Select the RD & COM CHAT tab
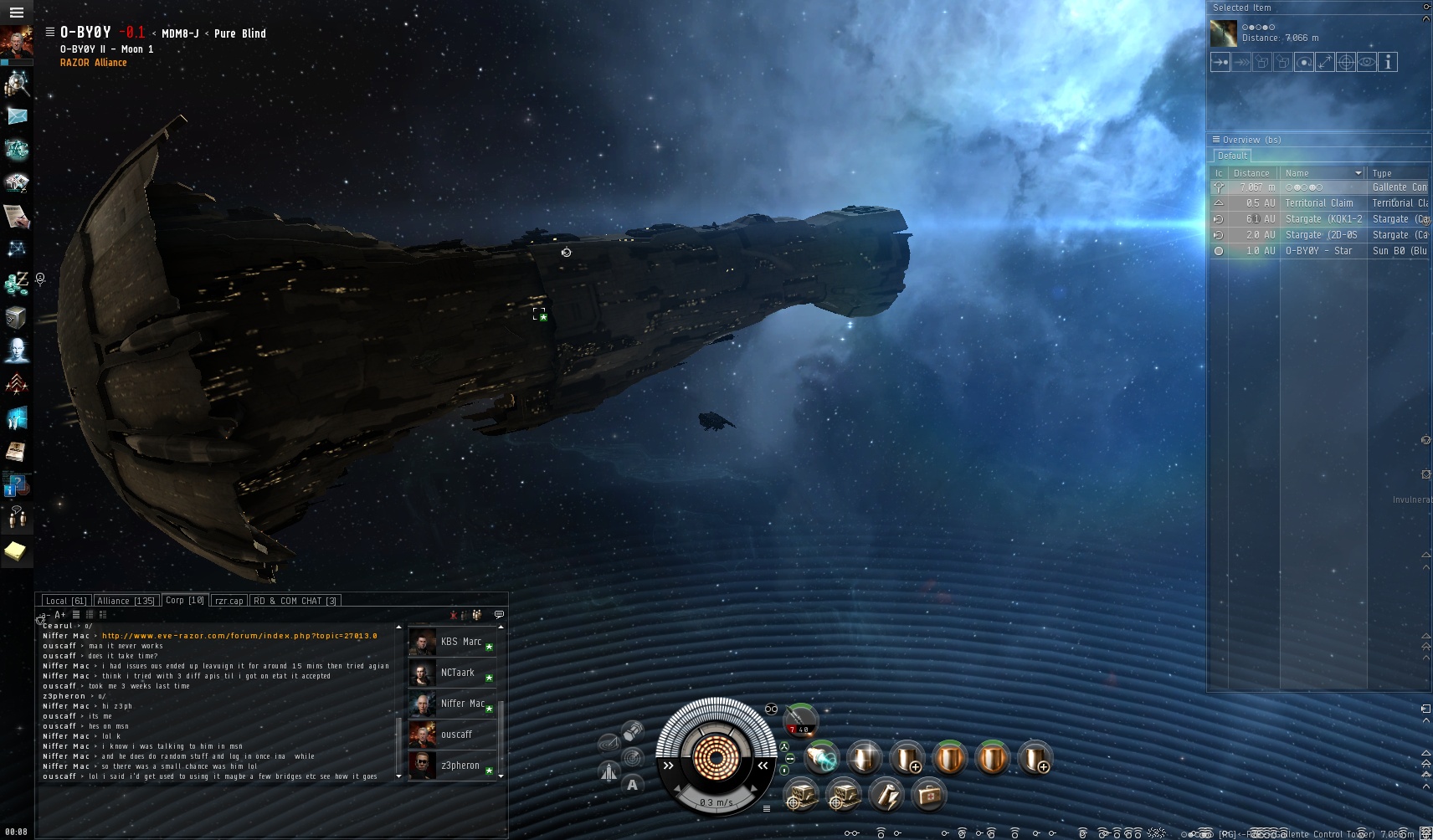Image resolution: width=1433 pixels, height=840 pixels. pyautogui.click(x=295, y=601)
